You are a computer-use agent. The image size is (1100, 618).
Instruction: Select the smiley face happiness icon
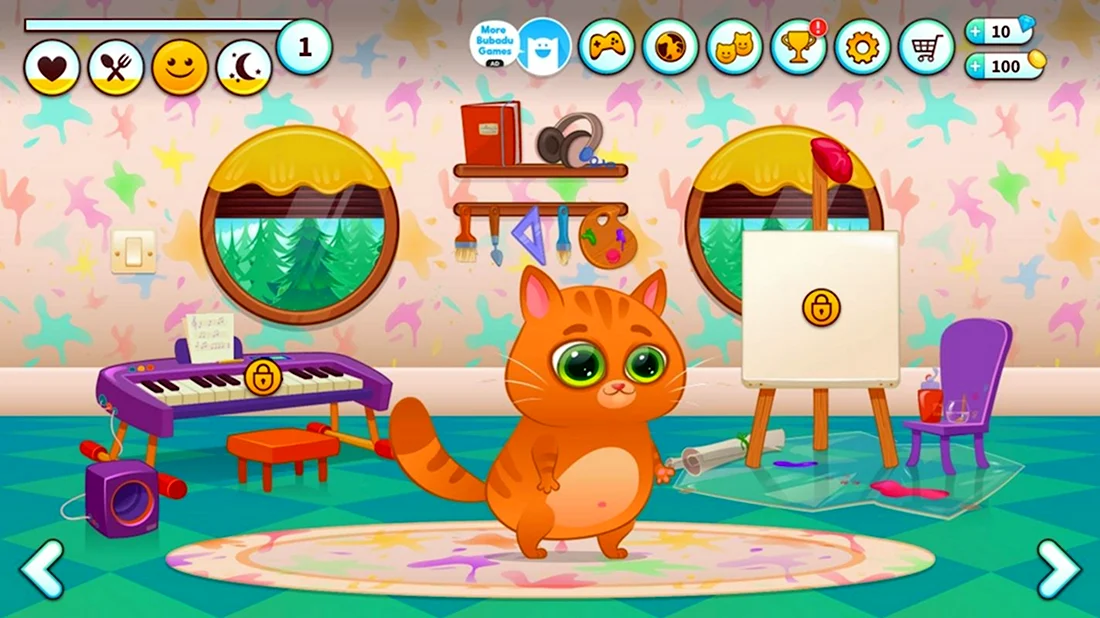180,68
